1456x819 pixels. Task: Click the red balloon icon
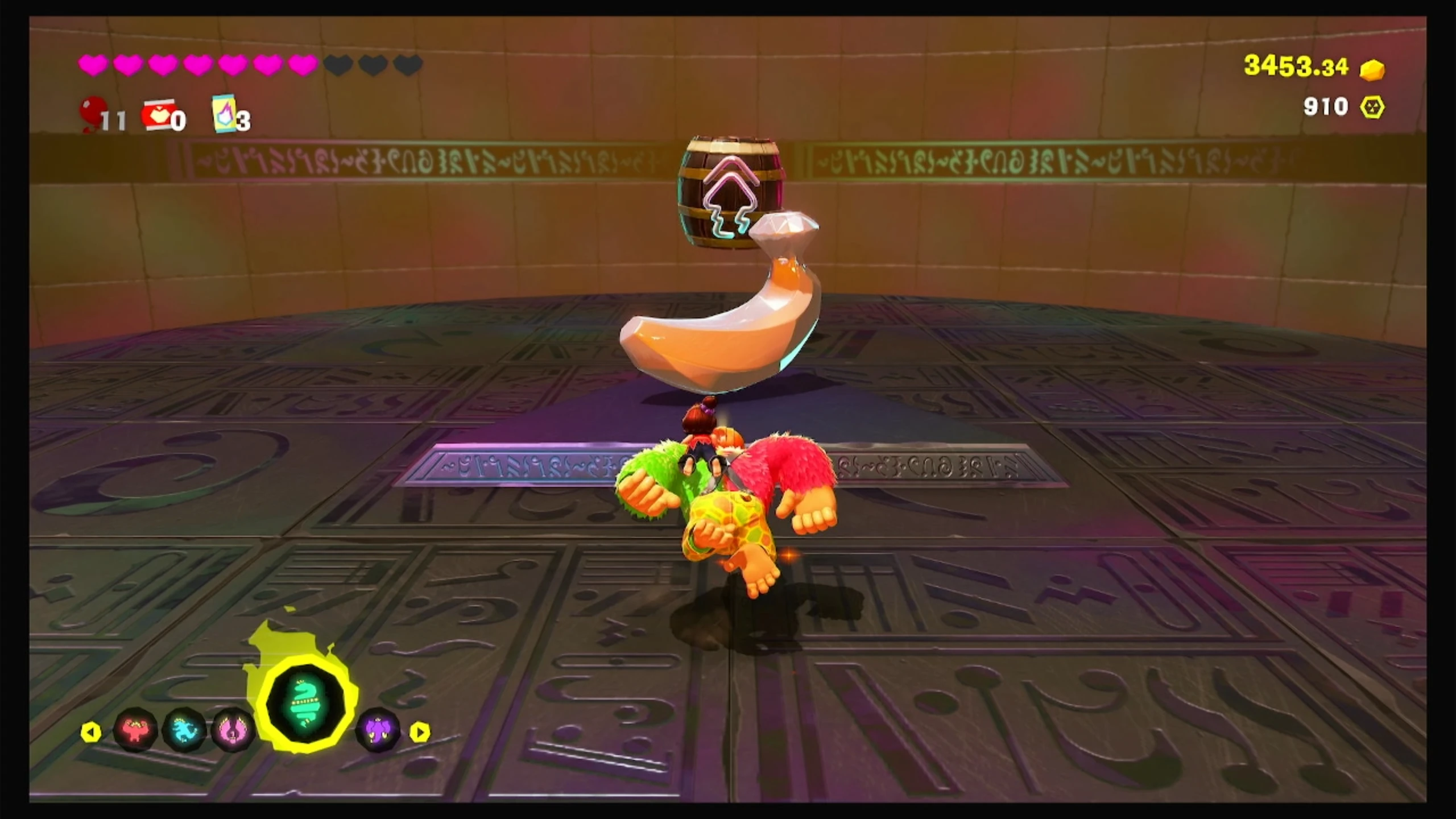click(x=93, y=113)
